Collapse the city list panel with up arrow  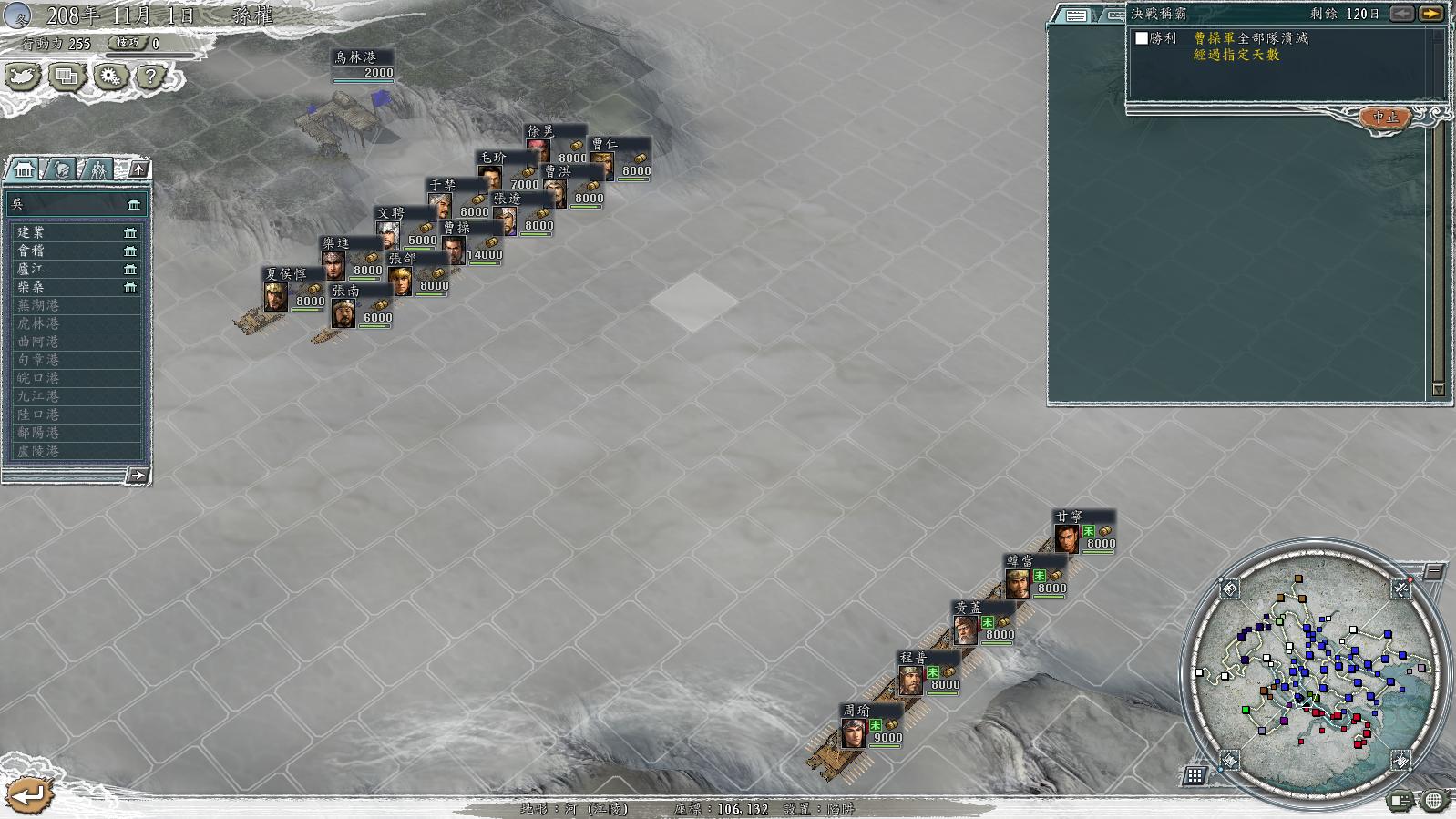tap(138, 169)
